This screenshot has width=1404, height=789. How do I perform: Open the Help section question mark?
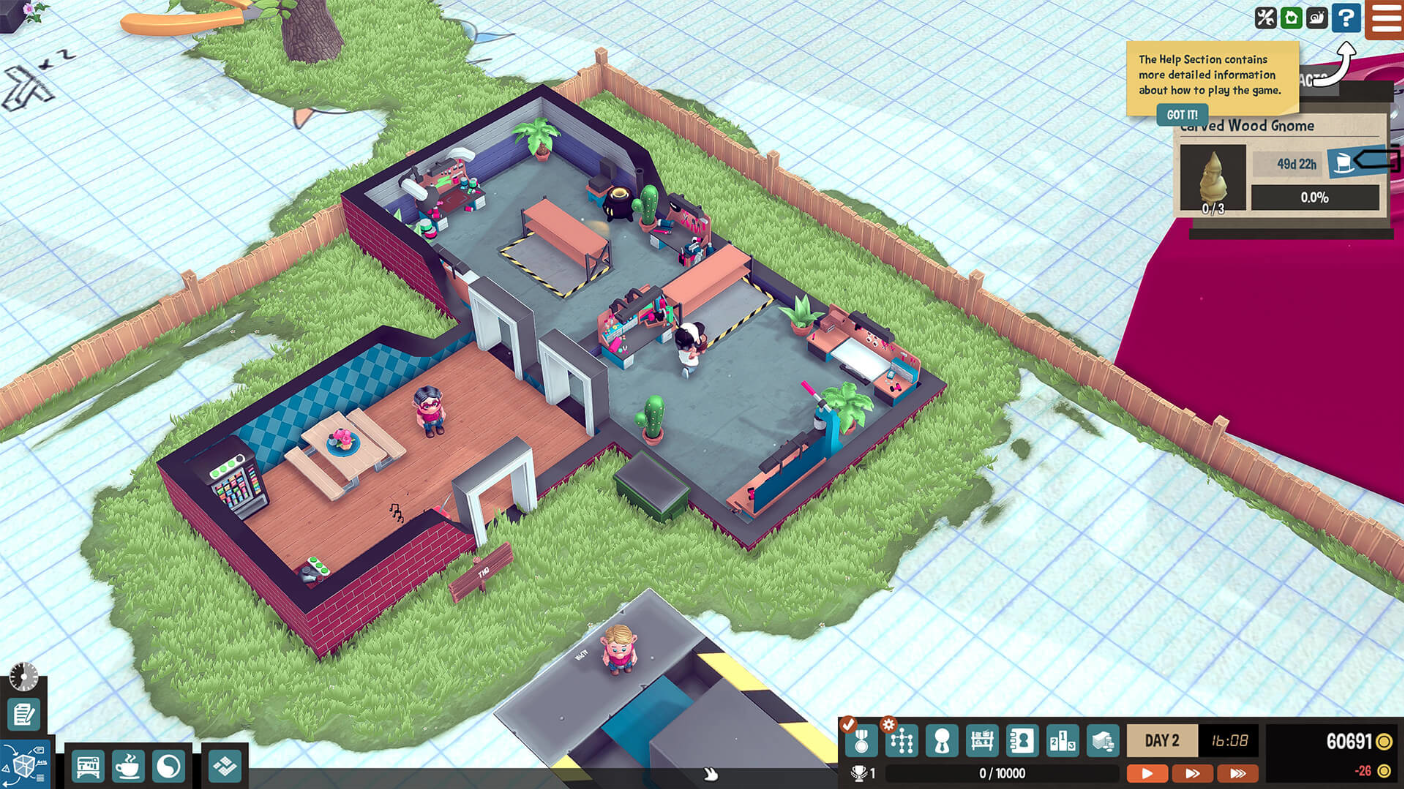pos(1347,18)
